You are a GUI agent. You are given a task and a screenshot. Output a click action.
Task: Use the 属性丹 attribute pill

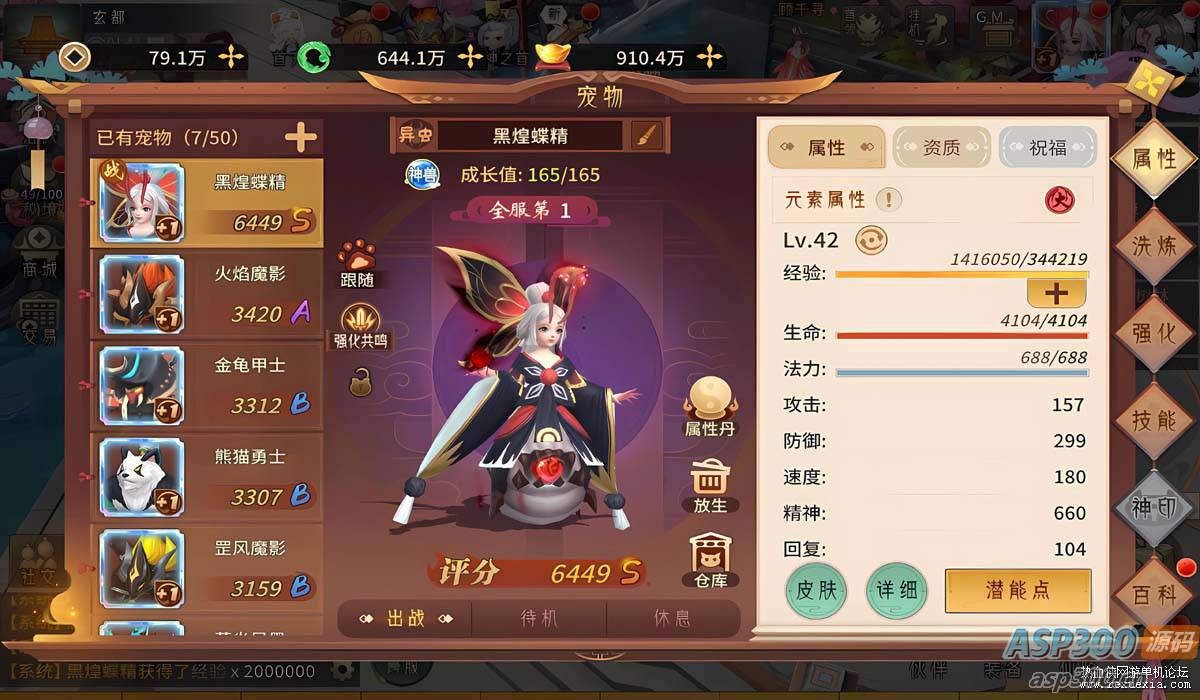point(710,407)
